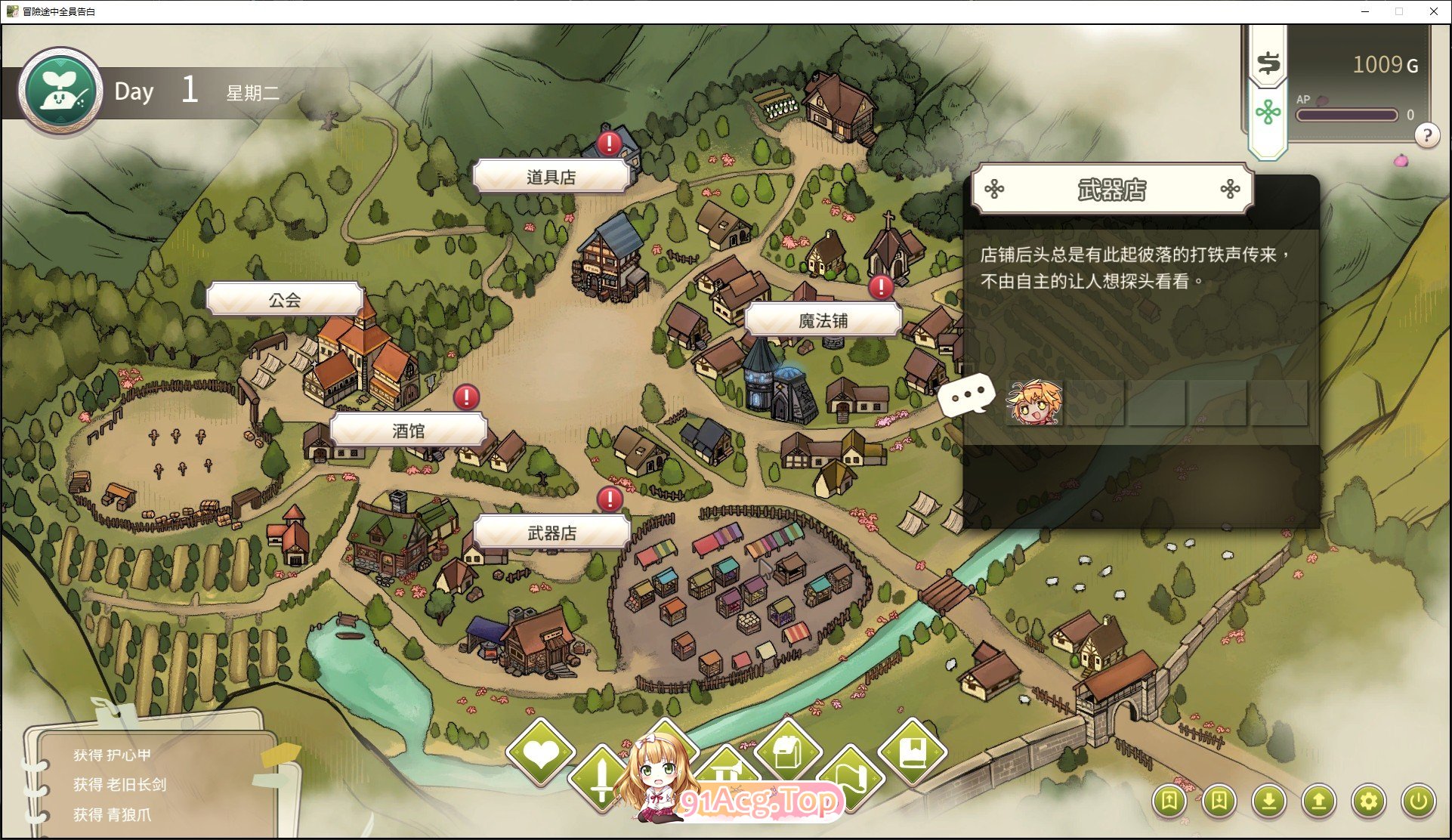The image size is (1452, 840).
Task: Load game with upload-arrow button
Action: [1318, 801]
